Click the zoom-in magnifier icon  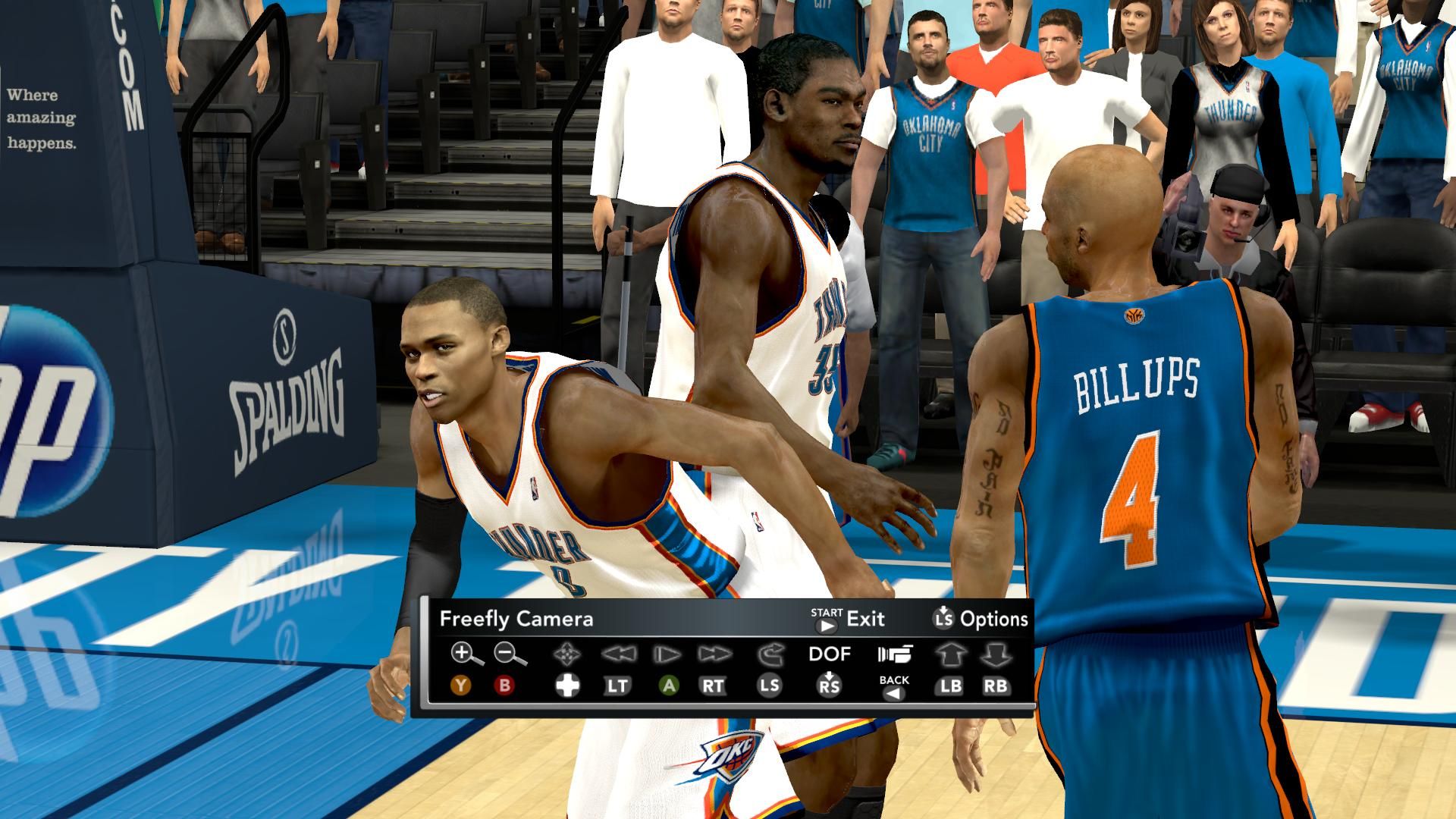point(466,653)
